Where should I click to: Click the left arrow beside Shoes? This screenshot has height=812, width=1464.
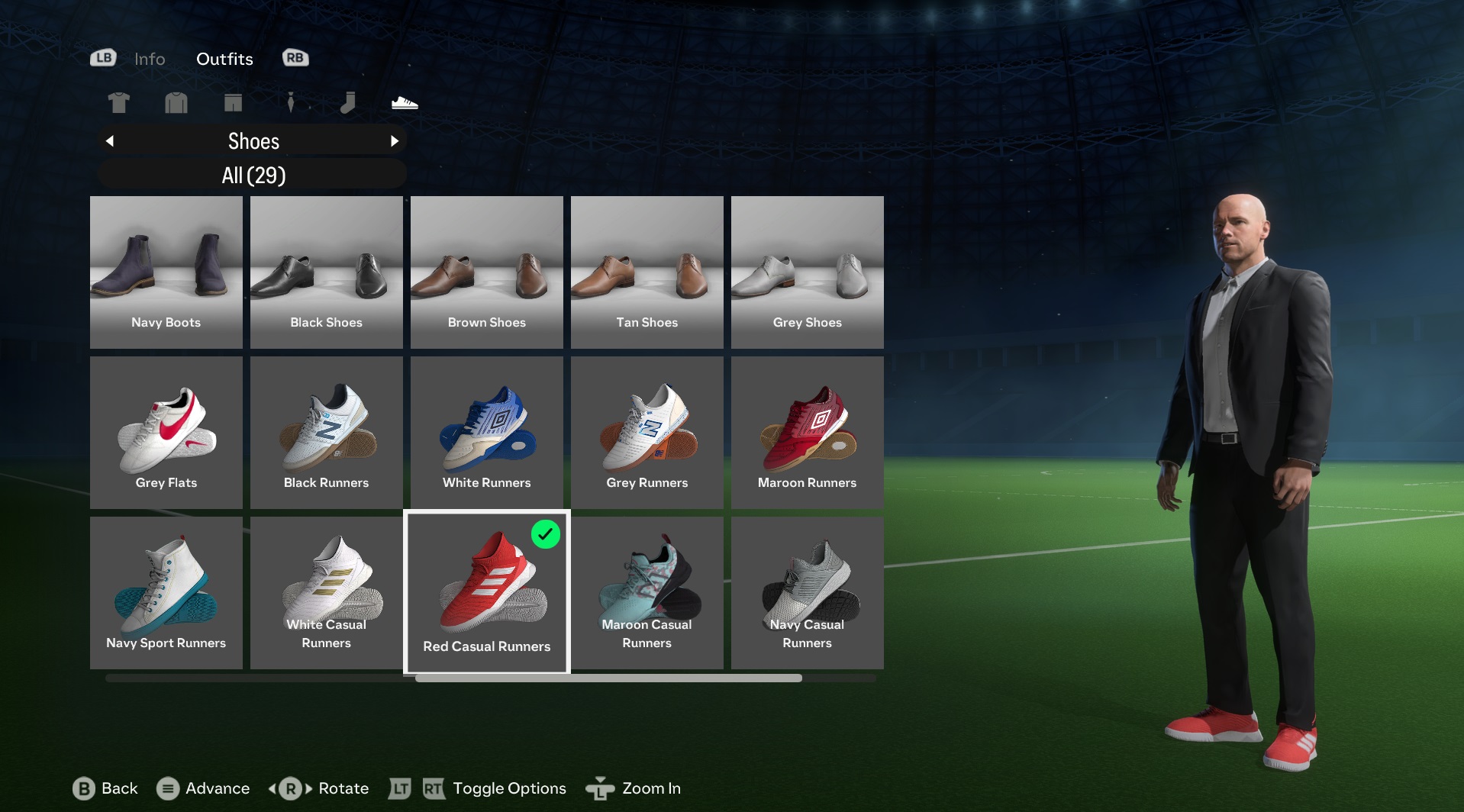[109, 140]
